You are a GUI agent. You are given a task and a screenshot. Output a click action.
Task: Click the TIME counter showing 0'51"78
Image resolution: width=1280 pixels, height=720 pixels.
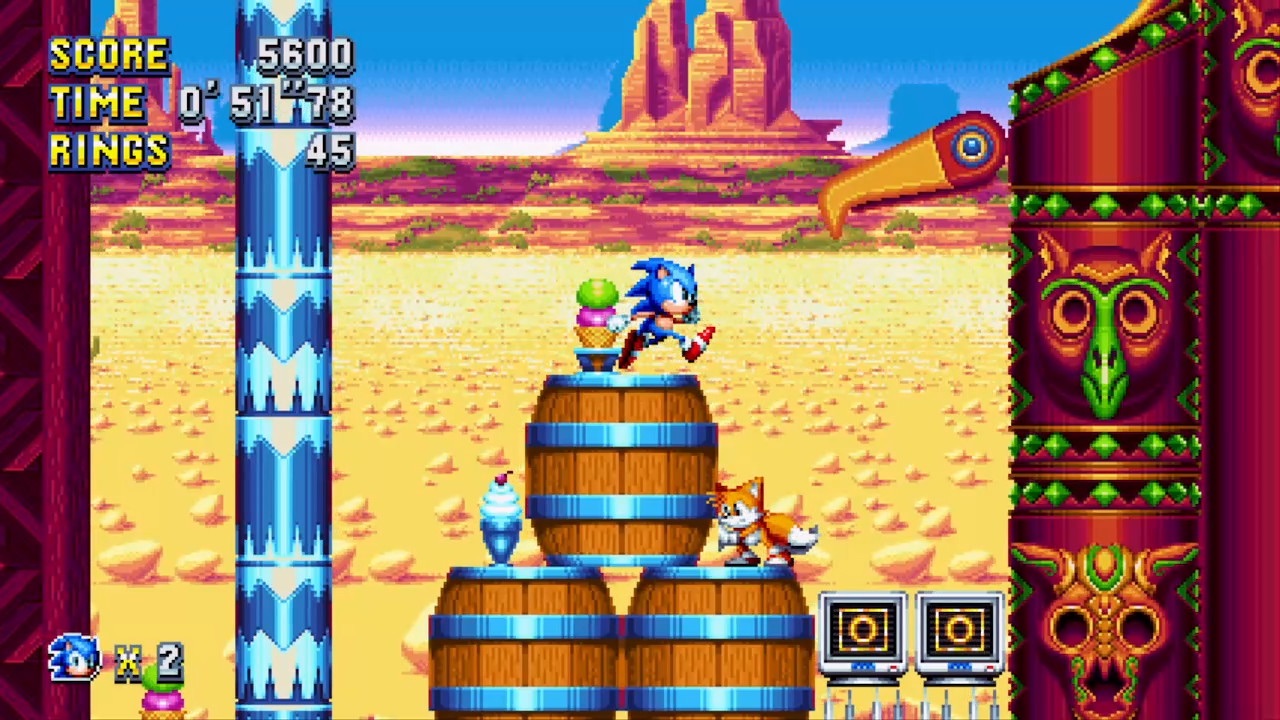tap(265, 103)
